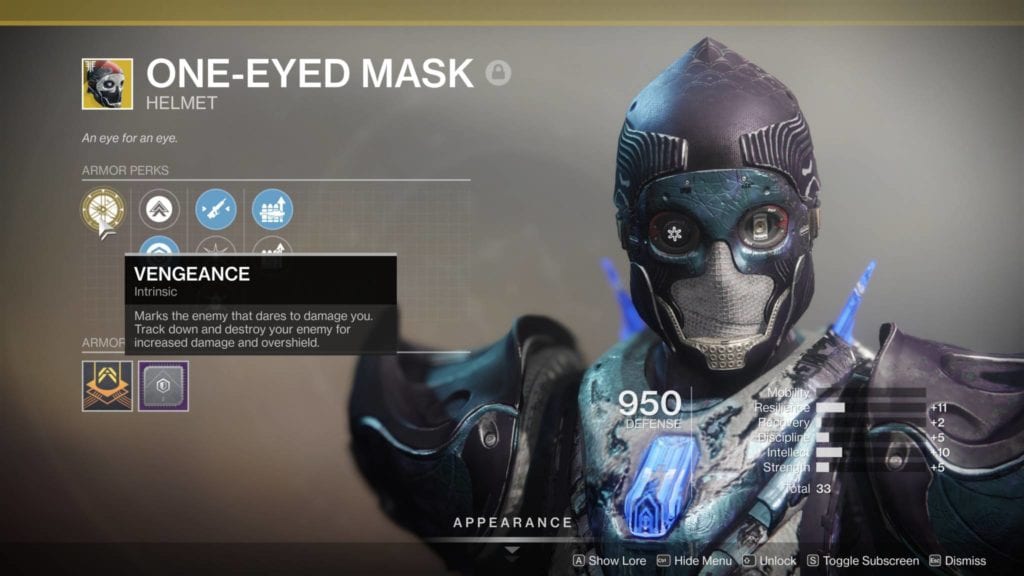
Task: Dismiss the item inspection screen
Action: [x=957, y=561]
